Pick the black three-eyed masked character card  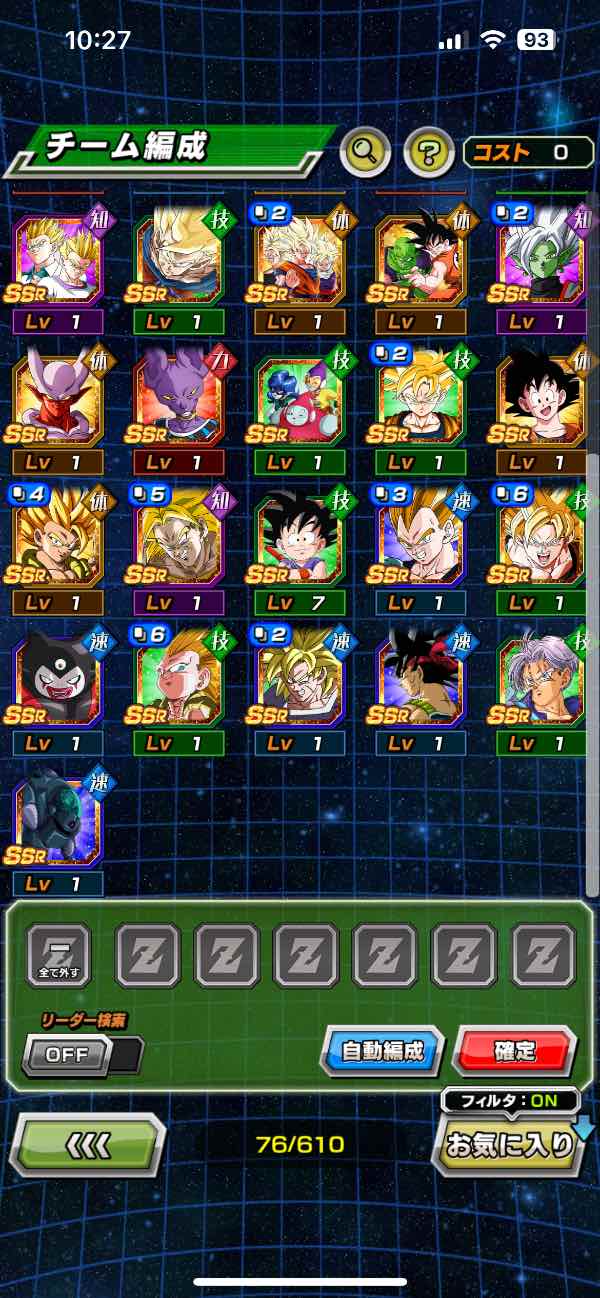[58, 683]
